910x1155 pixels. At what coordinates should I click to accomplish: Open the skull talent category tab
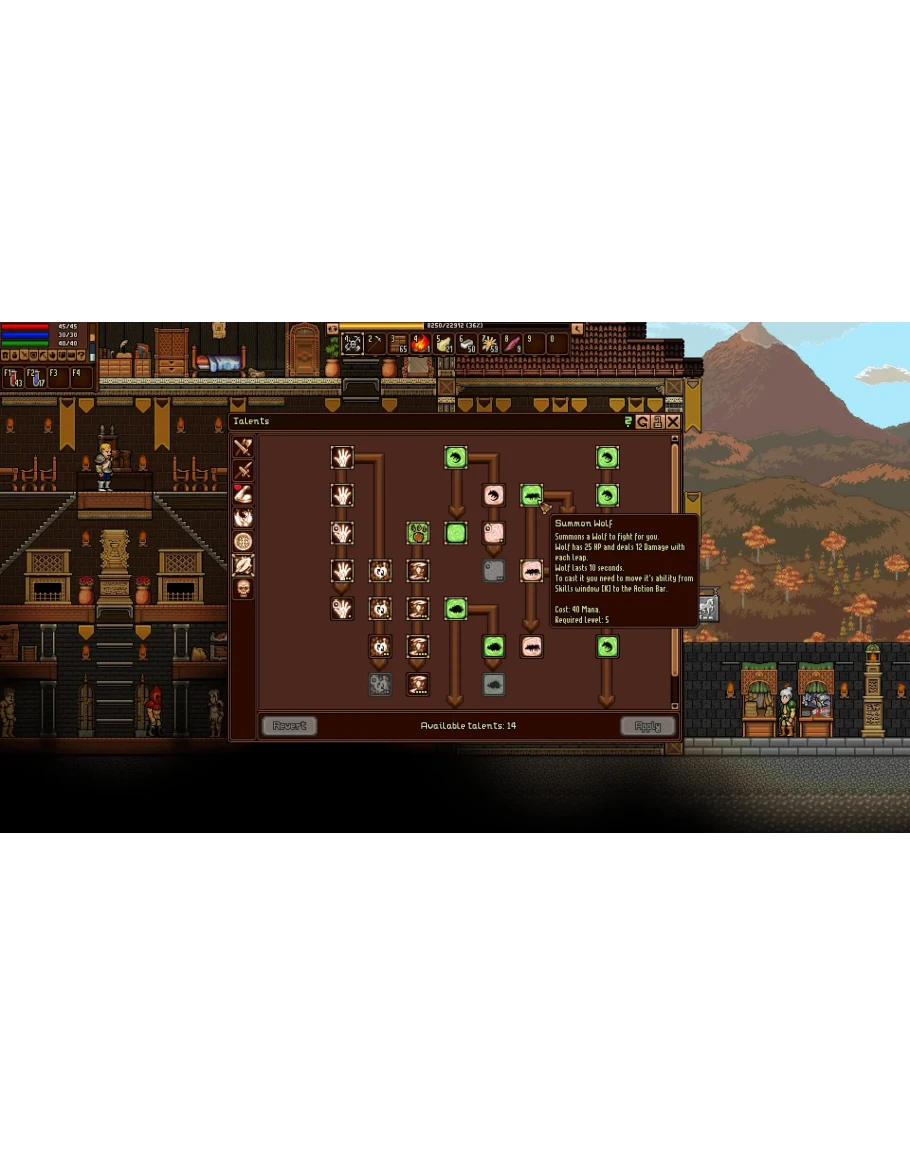point(243,588)
